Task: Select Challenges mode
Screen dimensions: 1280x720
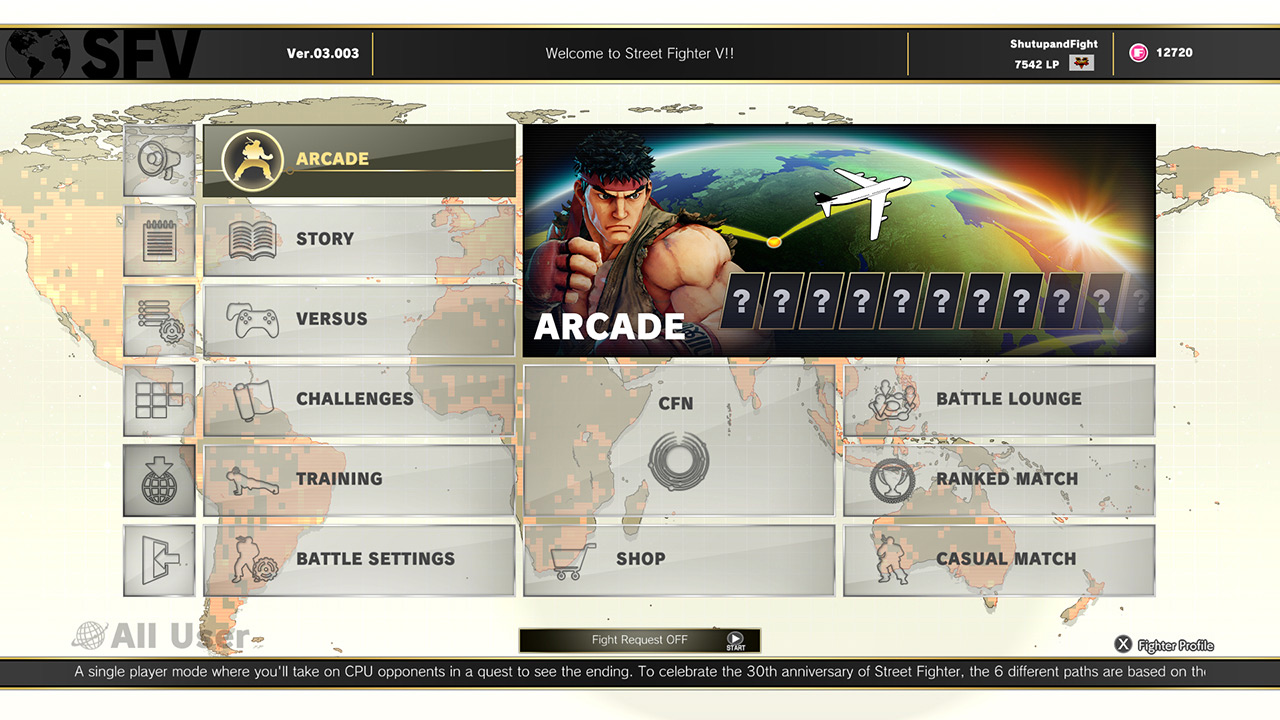Action: click(x=360, y=398)
